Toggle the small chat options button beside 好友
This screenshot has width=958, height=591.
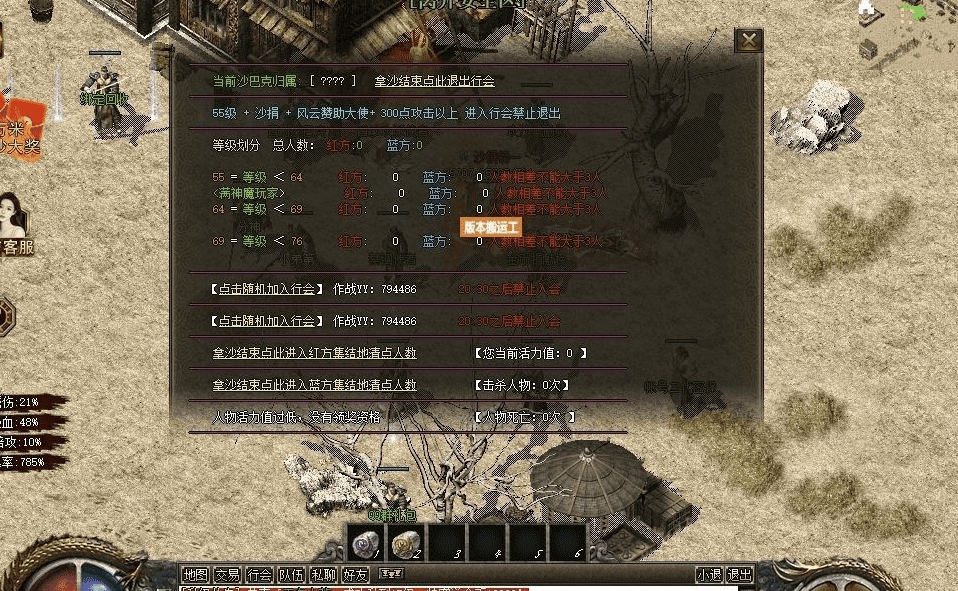tap(391, 574)
